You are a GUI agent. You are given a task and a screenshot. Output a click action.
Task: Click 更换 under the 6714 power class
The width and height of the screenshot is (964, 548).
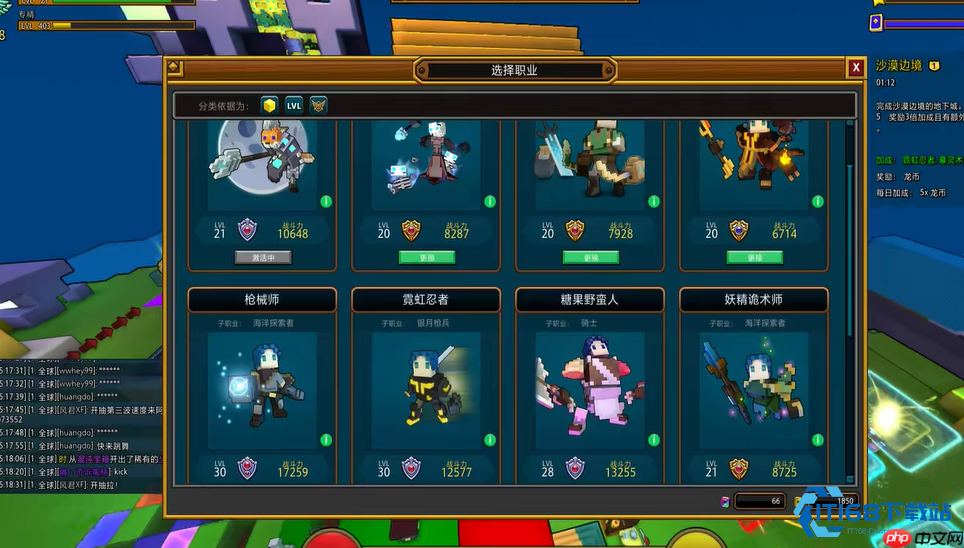(755, 257)
